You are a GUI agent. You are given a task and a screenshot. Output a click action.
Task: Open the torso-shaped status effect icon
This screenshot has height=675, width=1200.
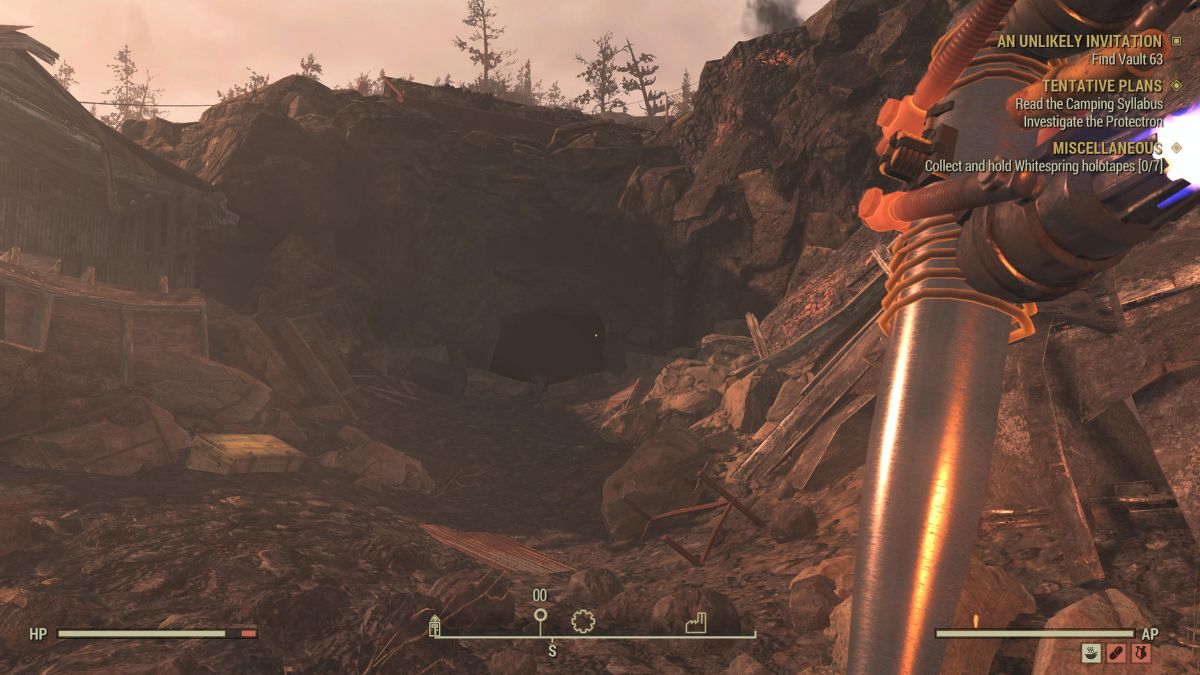1141,653
